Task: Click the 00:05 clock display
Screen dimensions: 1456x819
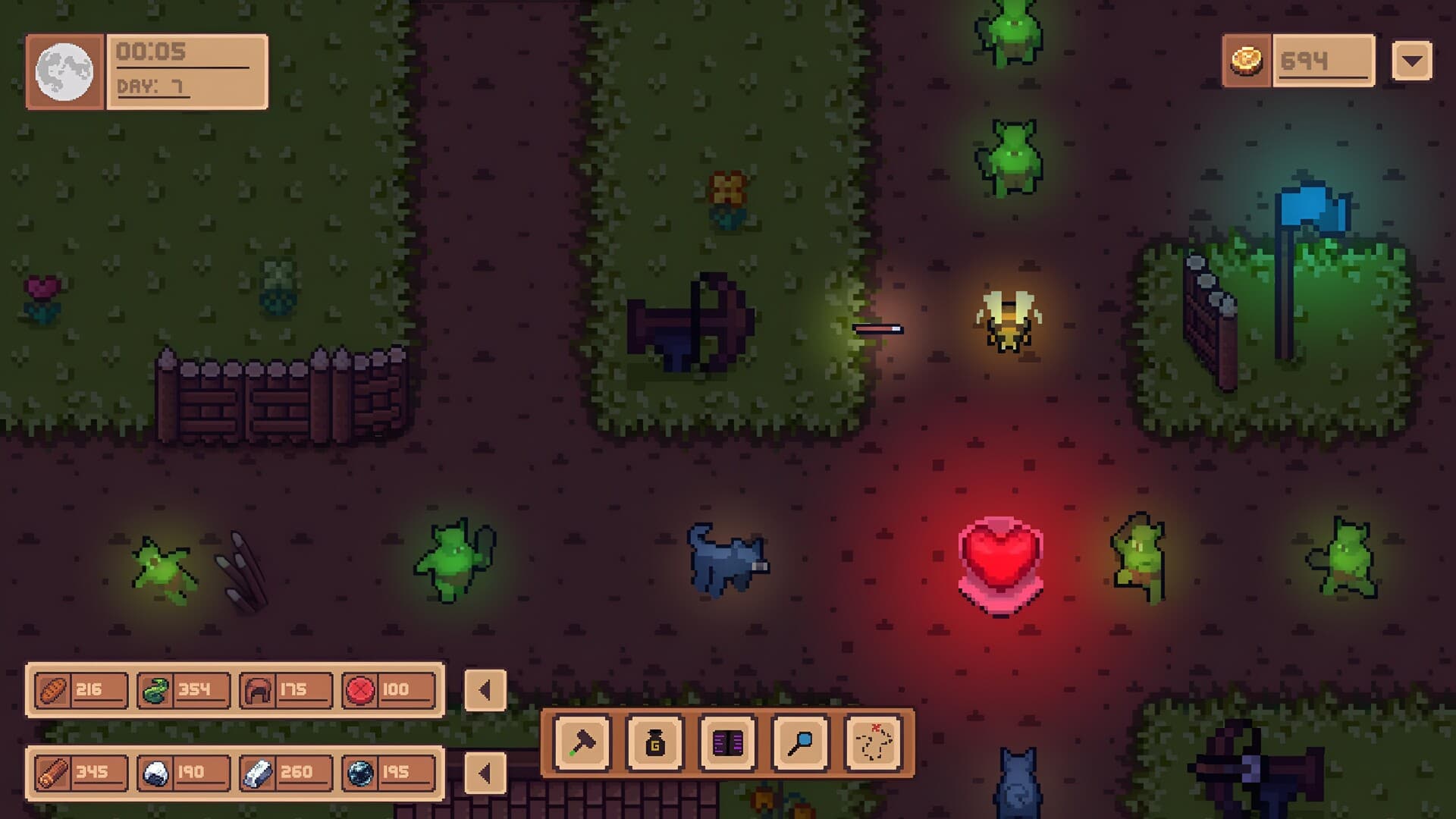Action: pyautogui.click(x=149, y=52)
